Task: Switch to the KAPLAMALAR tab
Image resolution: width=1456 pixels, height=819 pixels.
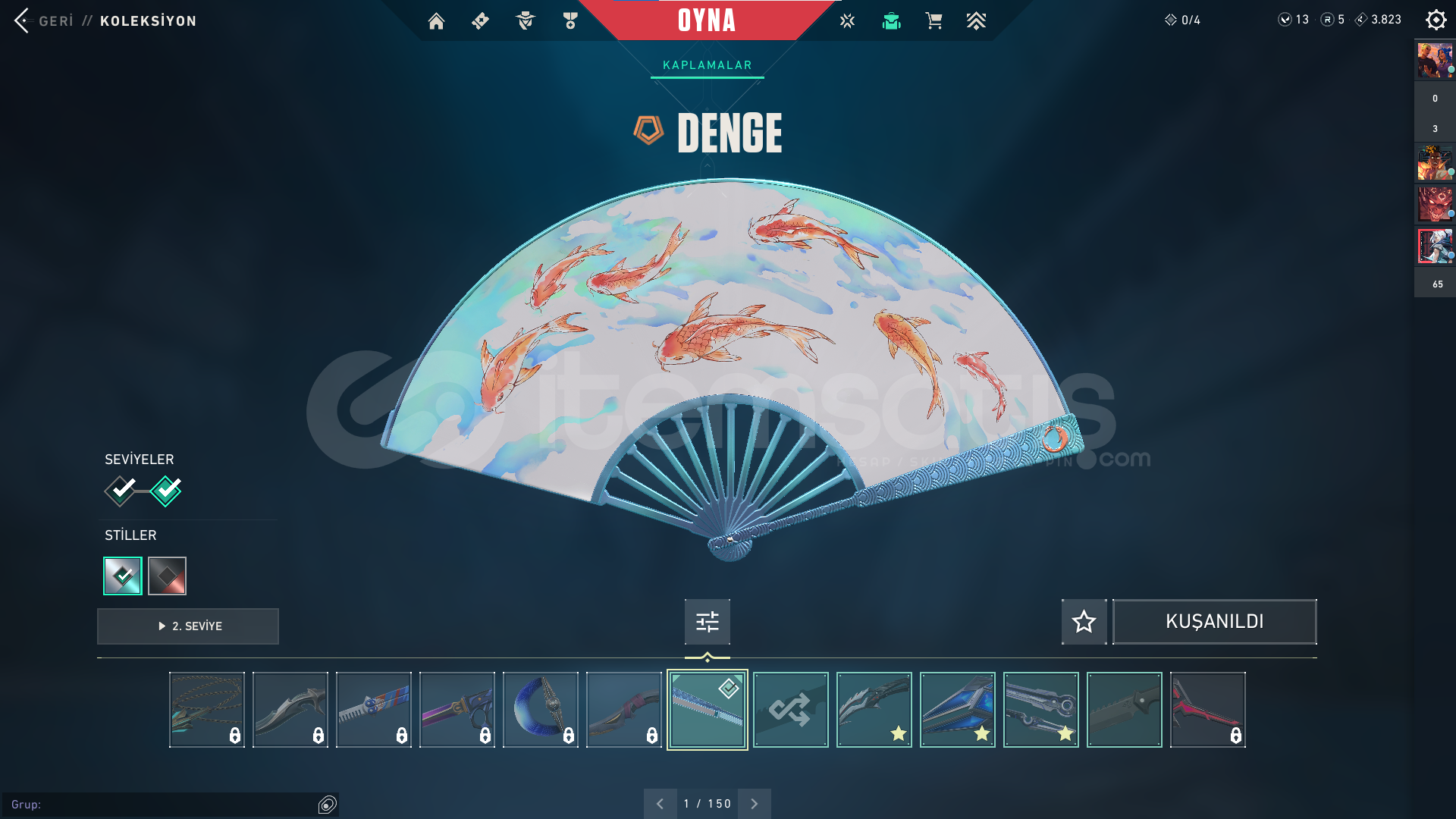Action: [x=707, y=65]
